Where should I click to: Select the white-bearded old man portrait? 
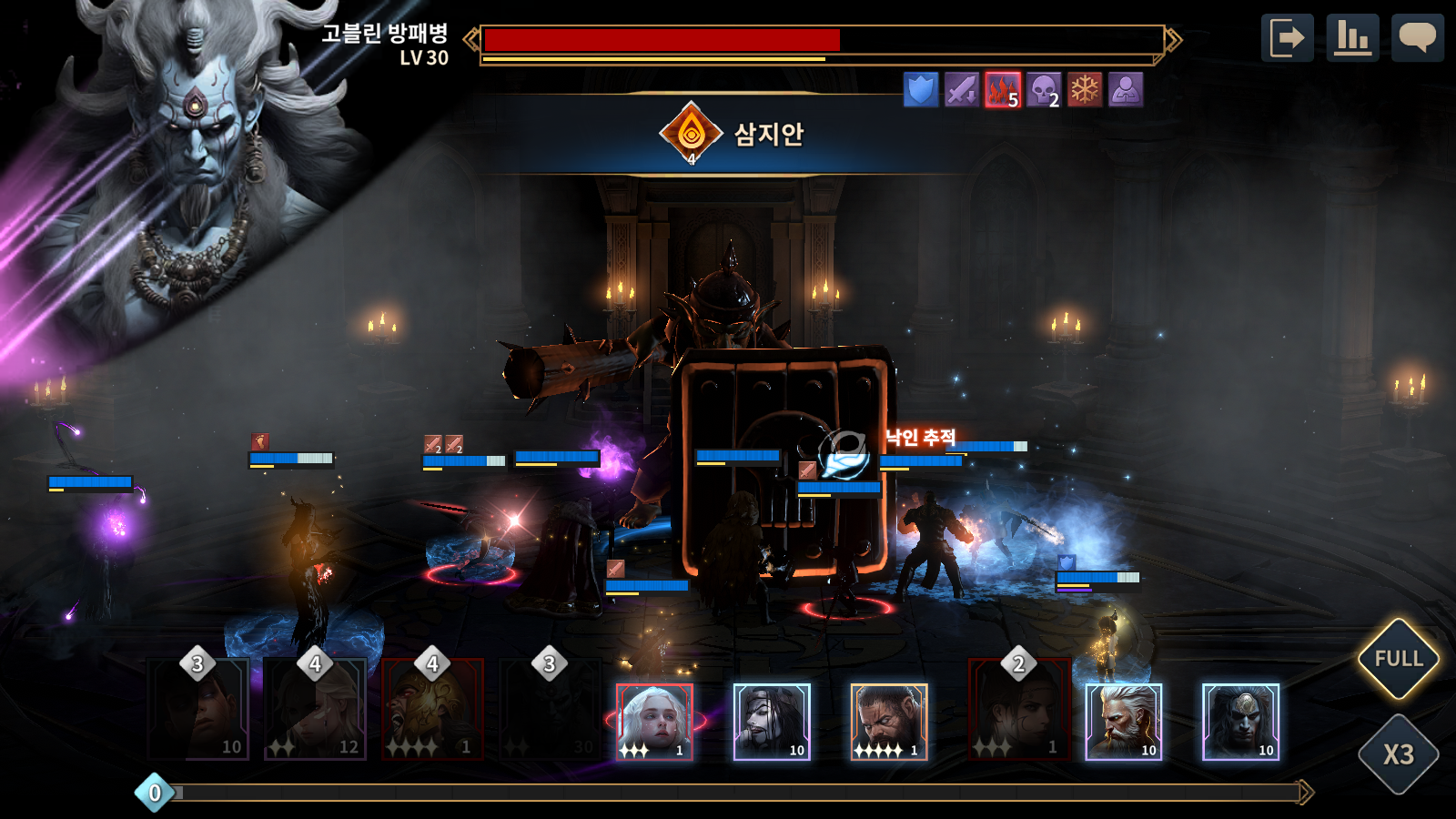coord(1124,722)
